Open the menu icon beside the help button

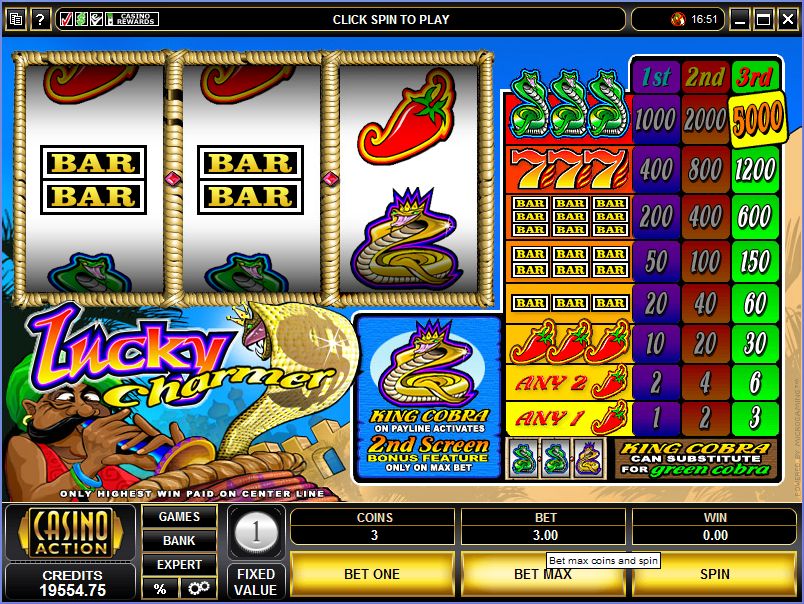16,19
